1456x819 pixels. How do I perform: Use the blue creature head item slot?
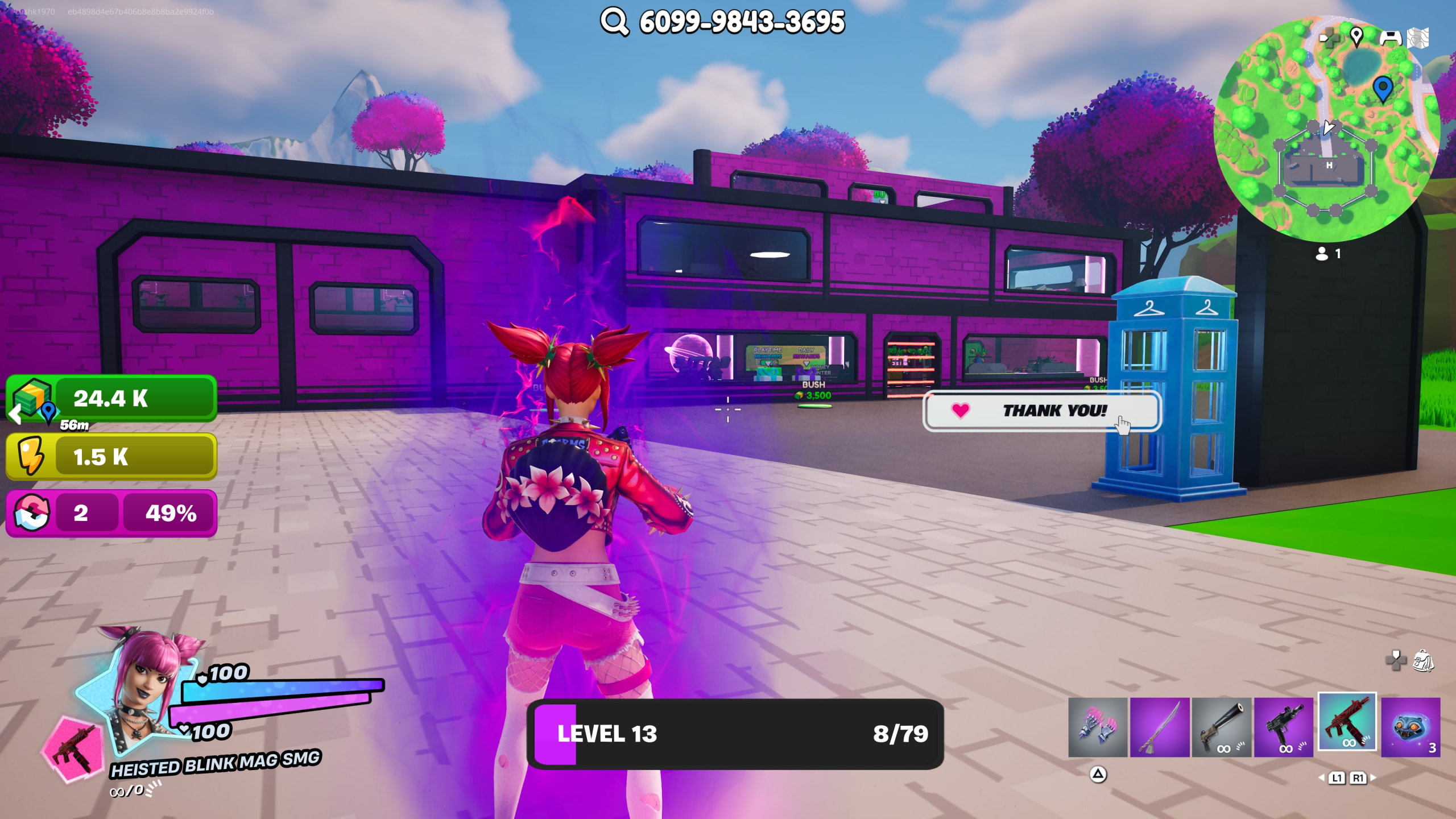tap(1410, 727)
